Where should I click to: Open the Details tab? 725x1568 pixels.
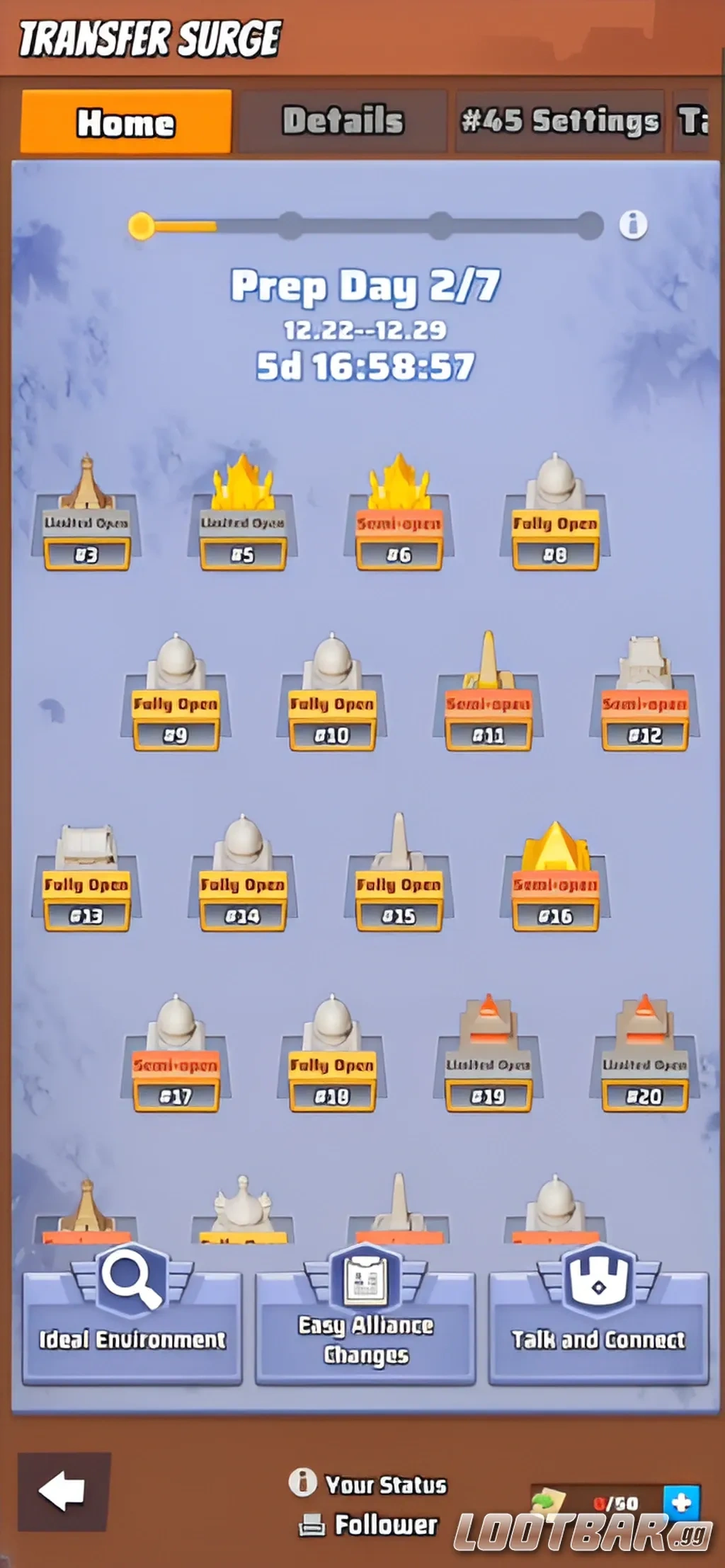(x=343, y=121)
